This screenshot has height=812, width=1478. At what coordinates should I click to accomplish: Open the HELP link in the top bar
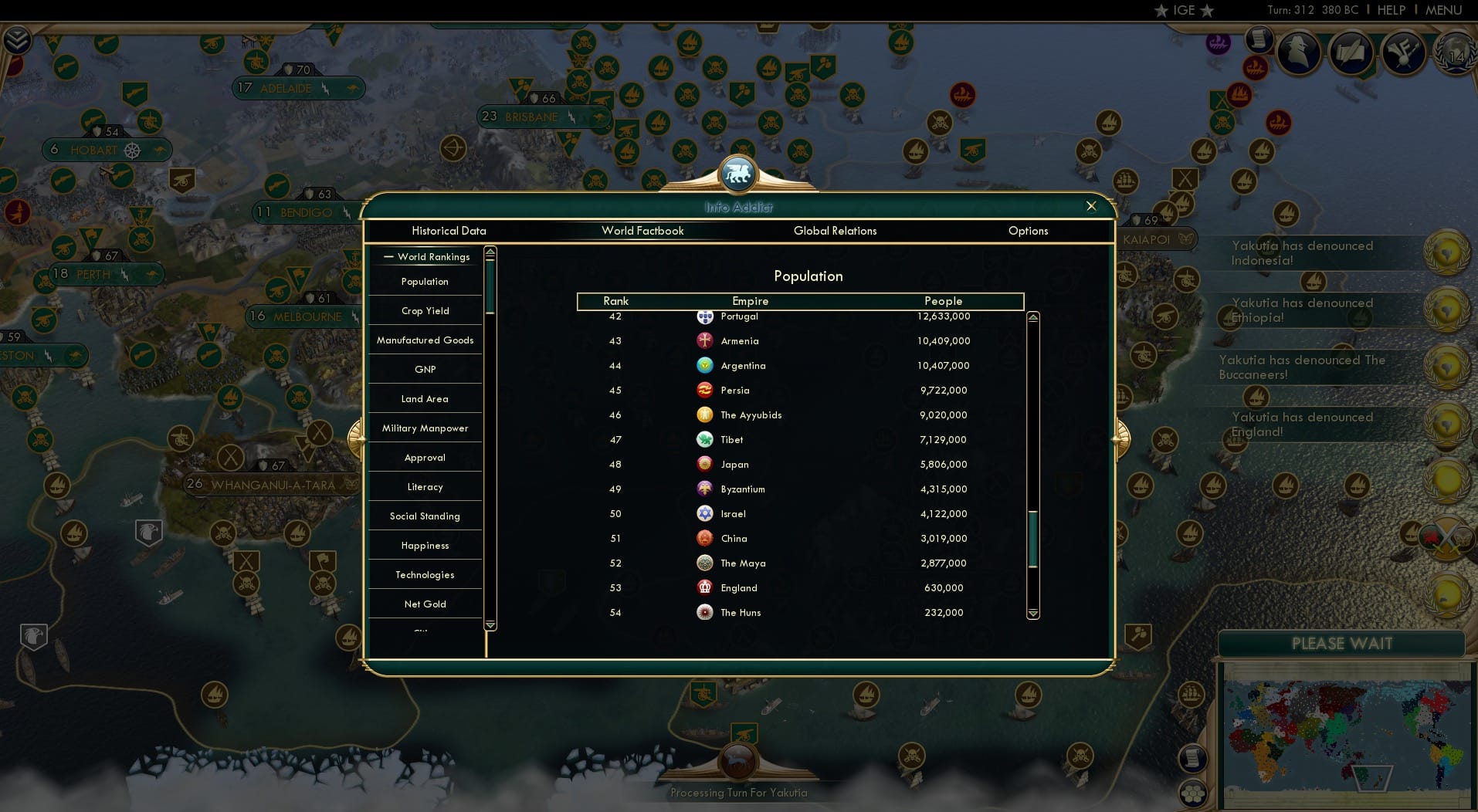[1391, 10]
